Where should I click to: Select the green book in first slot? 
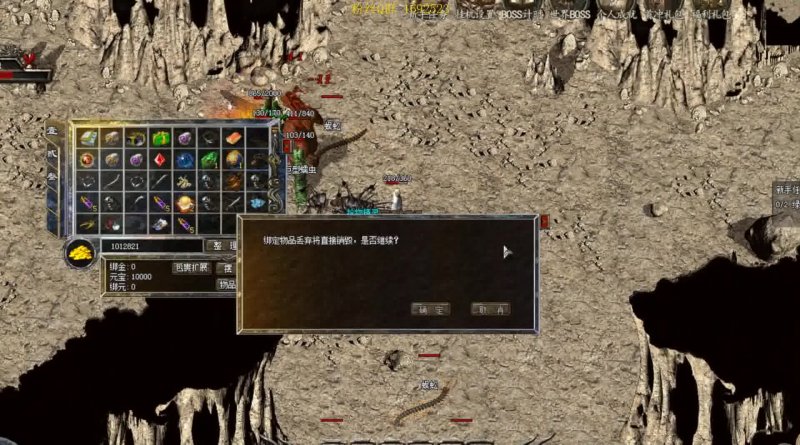88,138
